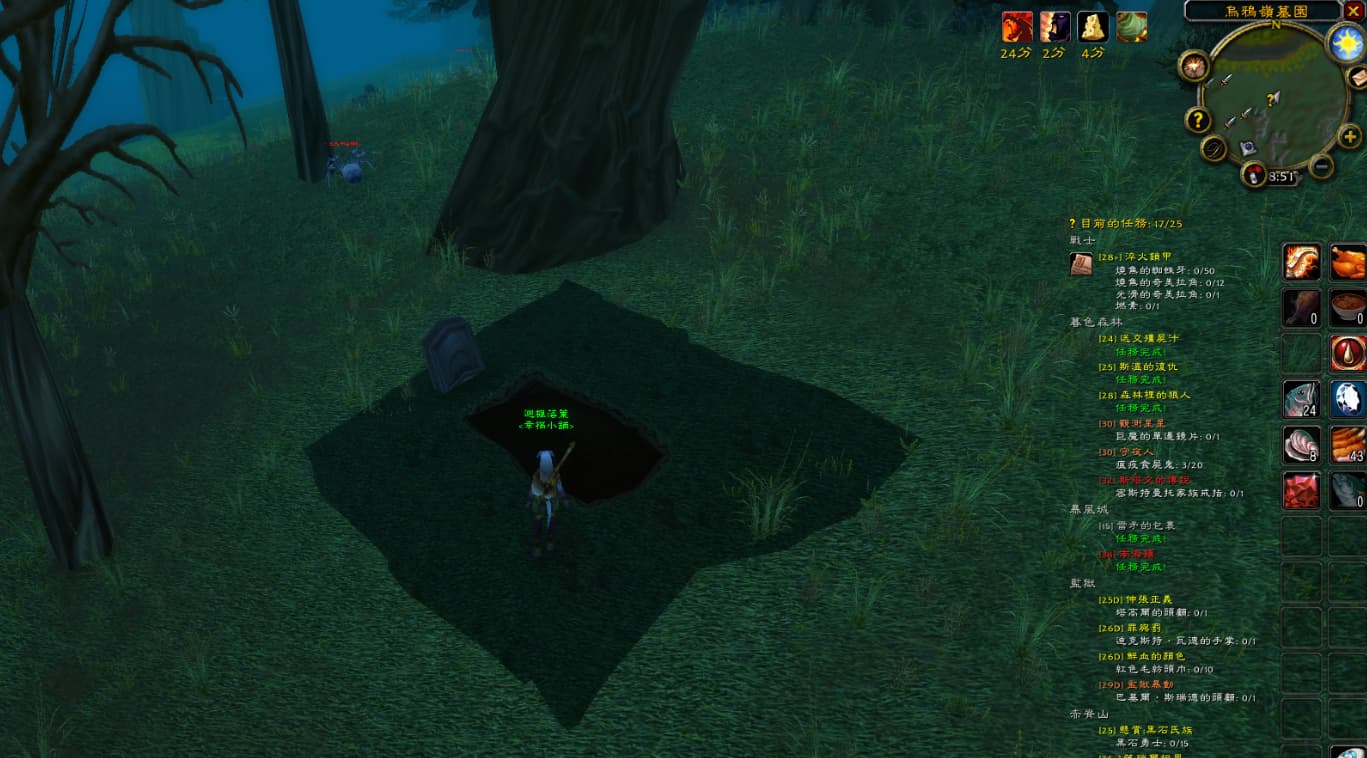The height and width of the screenshot is (758, 1367).
Task: Select the 守夜人 quest in tracker
Action: 1127,452
